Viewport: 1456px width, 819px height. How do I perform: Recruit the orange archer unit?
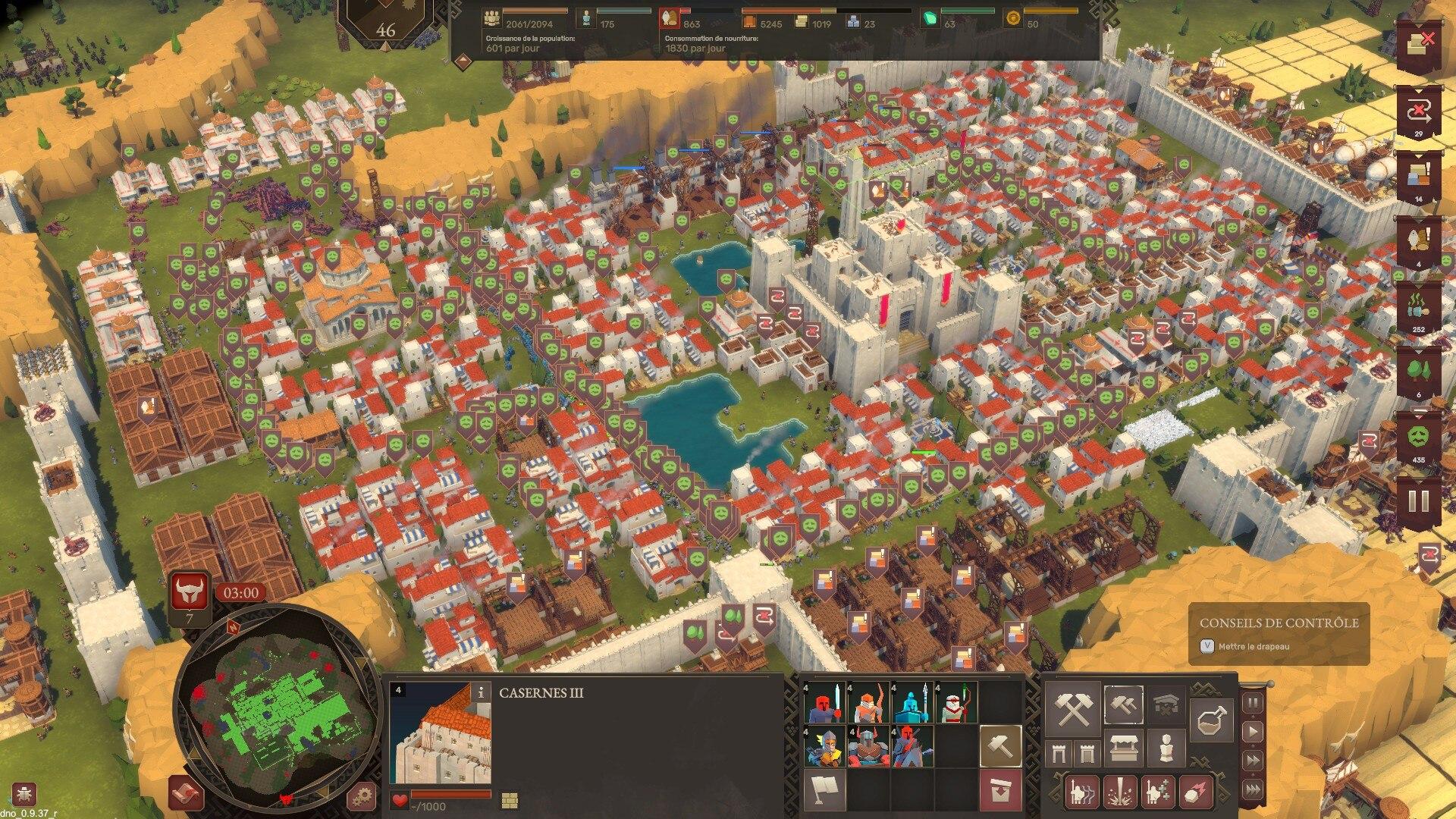869,703
